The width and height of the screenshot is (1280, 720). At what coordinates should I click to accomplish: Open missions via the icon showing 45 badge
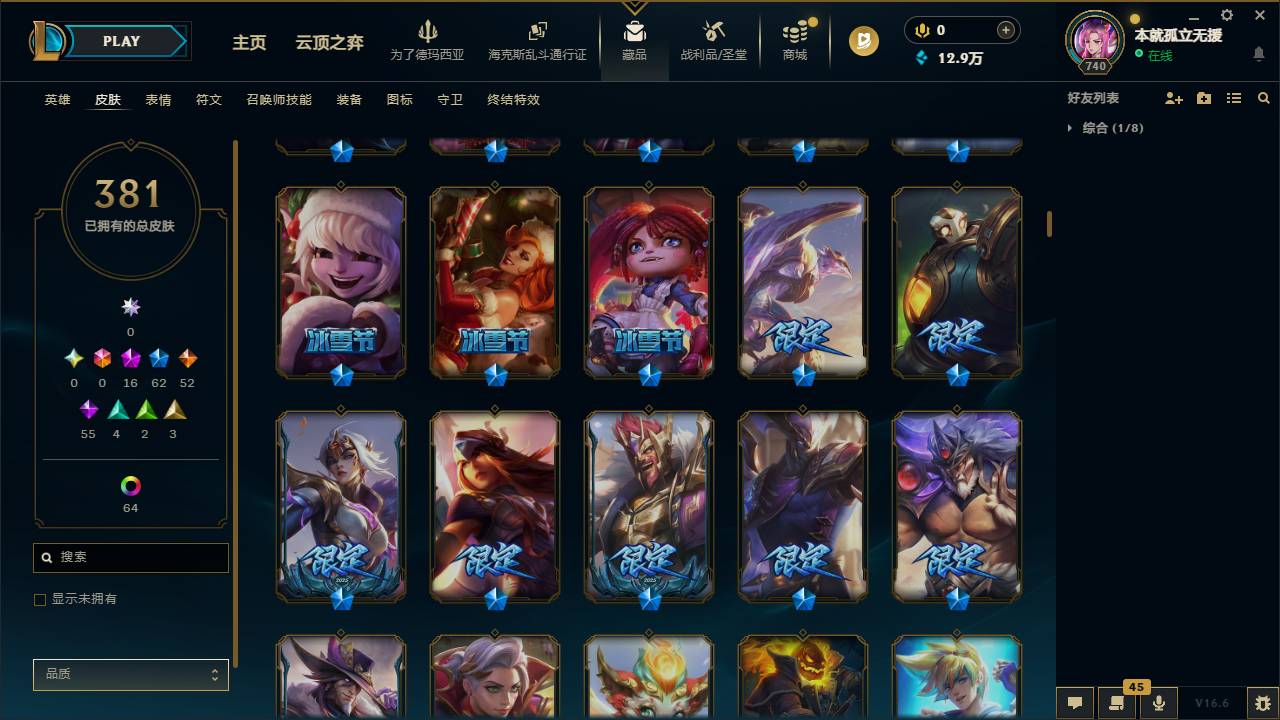coord(1117,703)
